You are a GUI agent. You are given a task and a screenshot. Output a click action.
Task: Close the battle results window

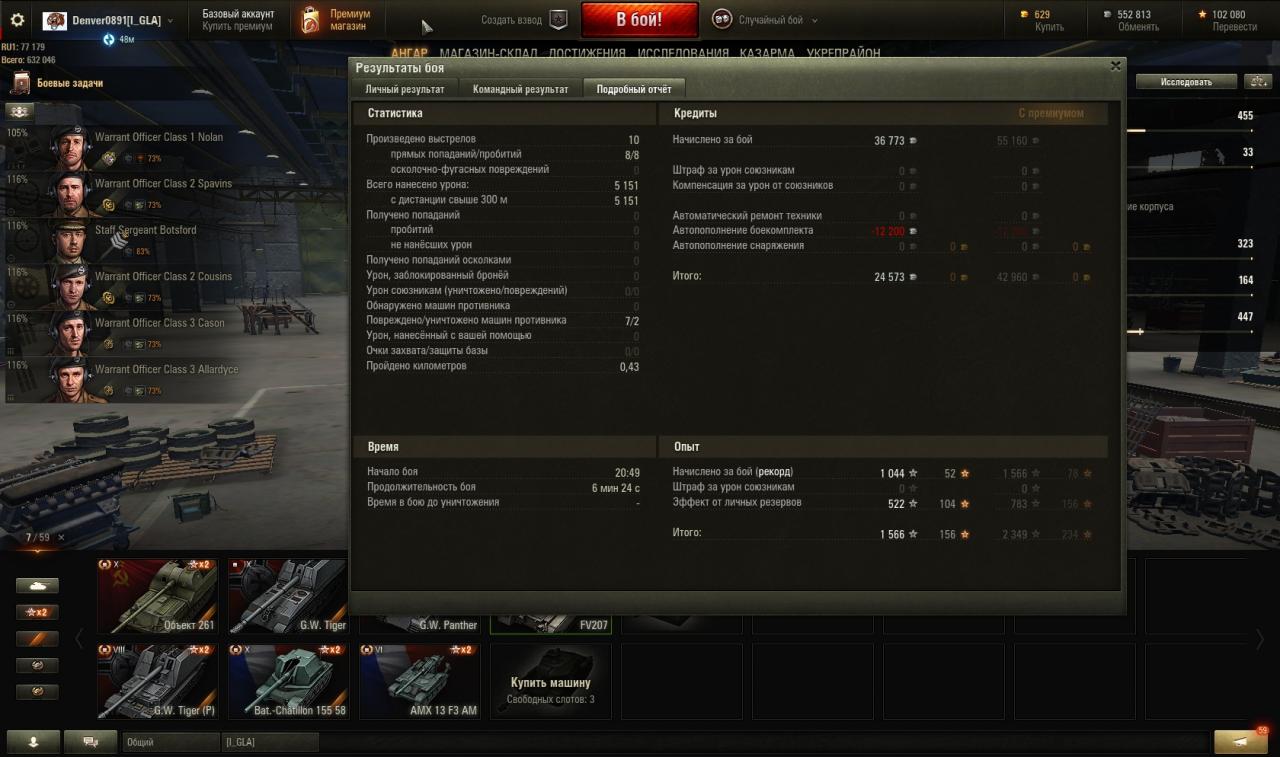1115,67
